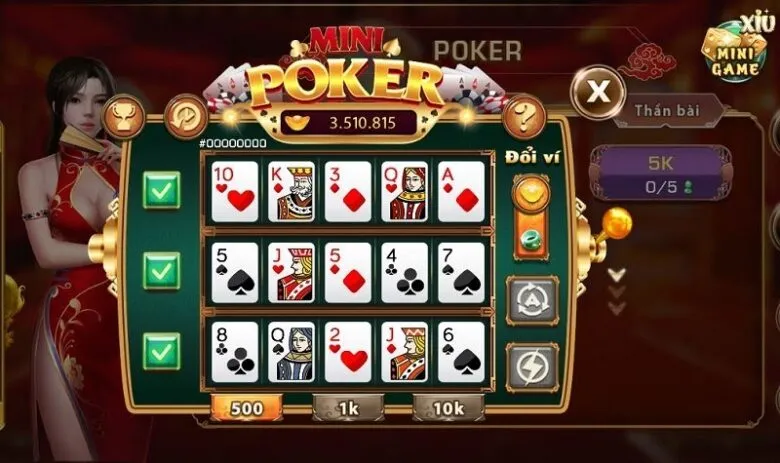
Task: Enable the auto-spin button
Action: [x=531, y=299]
